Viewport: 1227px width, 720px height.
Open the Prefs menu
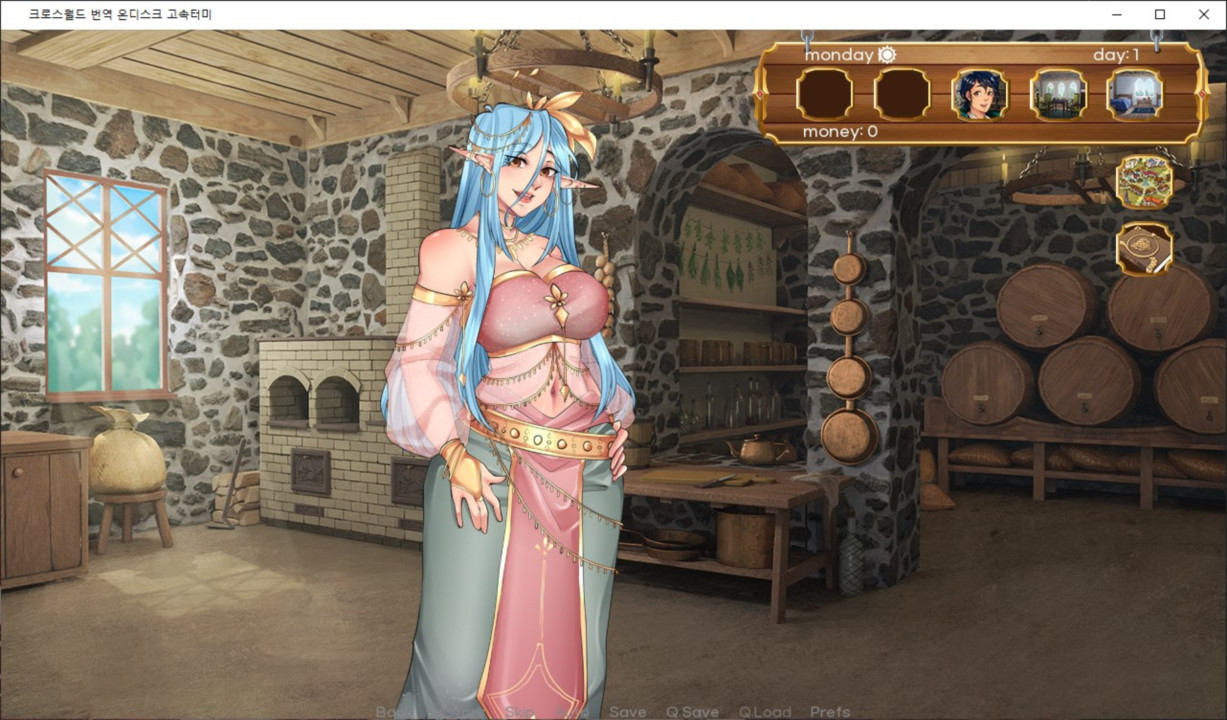coord(830,712)
